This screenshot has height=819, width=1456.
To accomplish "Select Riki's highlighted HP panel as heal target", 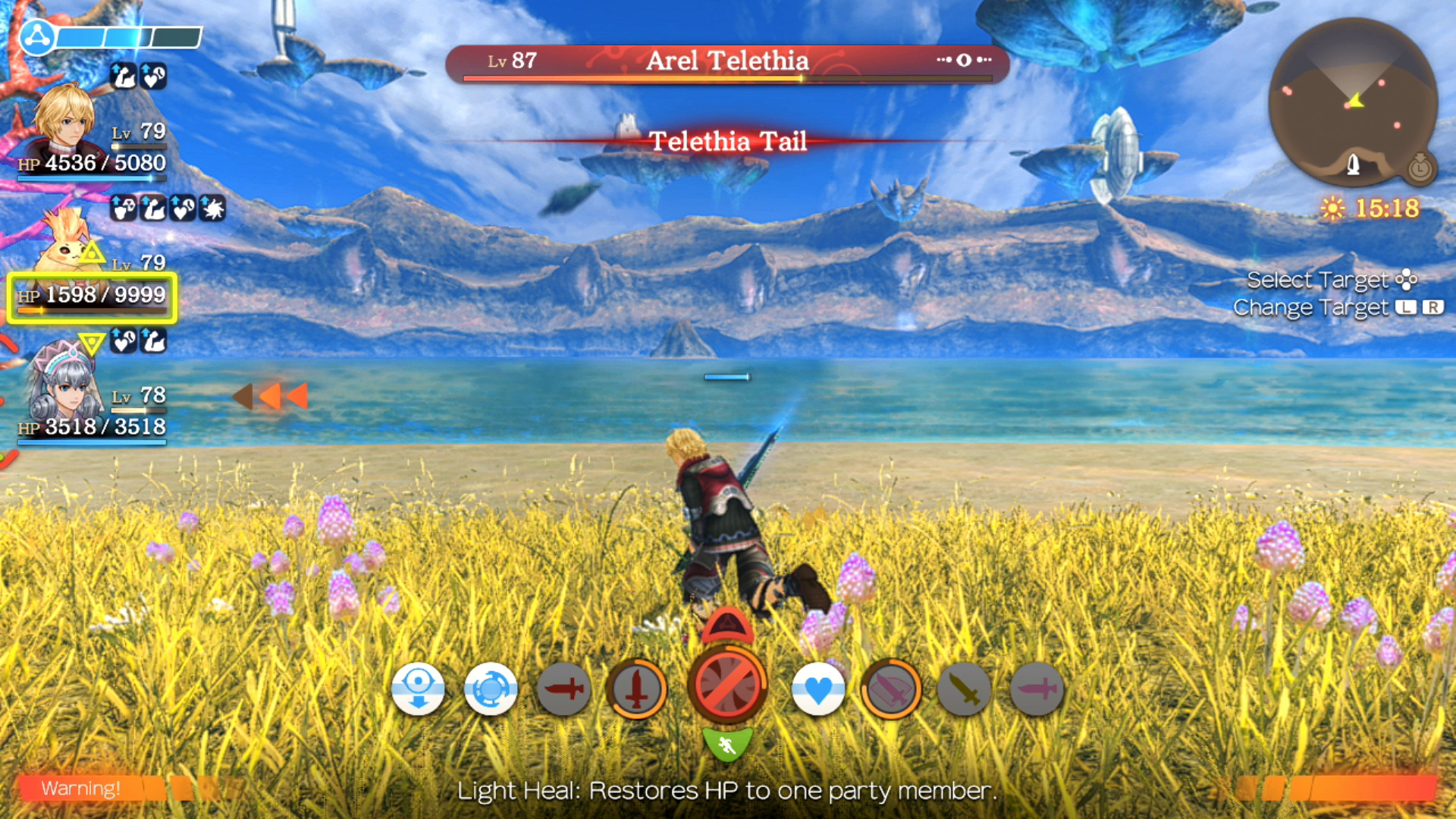I will click(92, 297).
